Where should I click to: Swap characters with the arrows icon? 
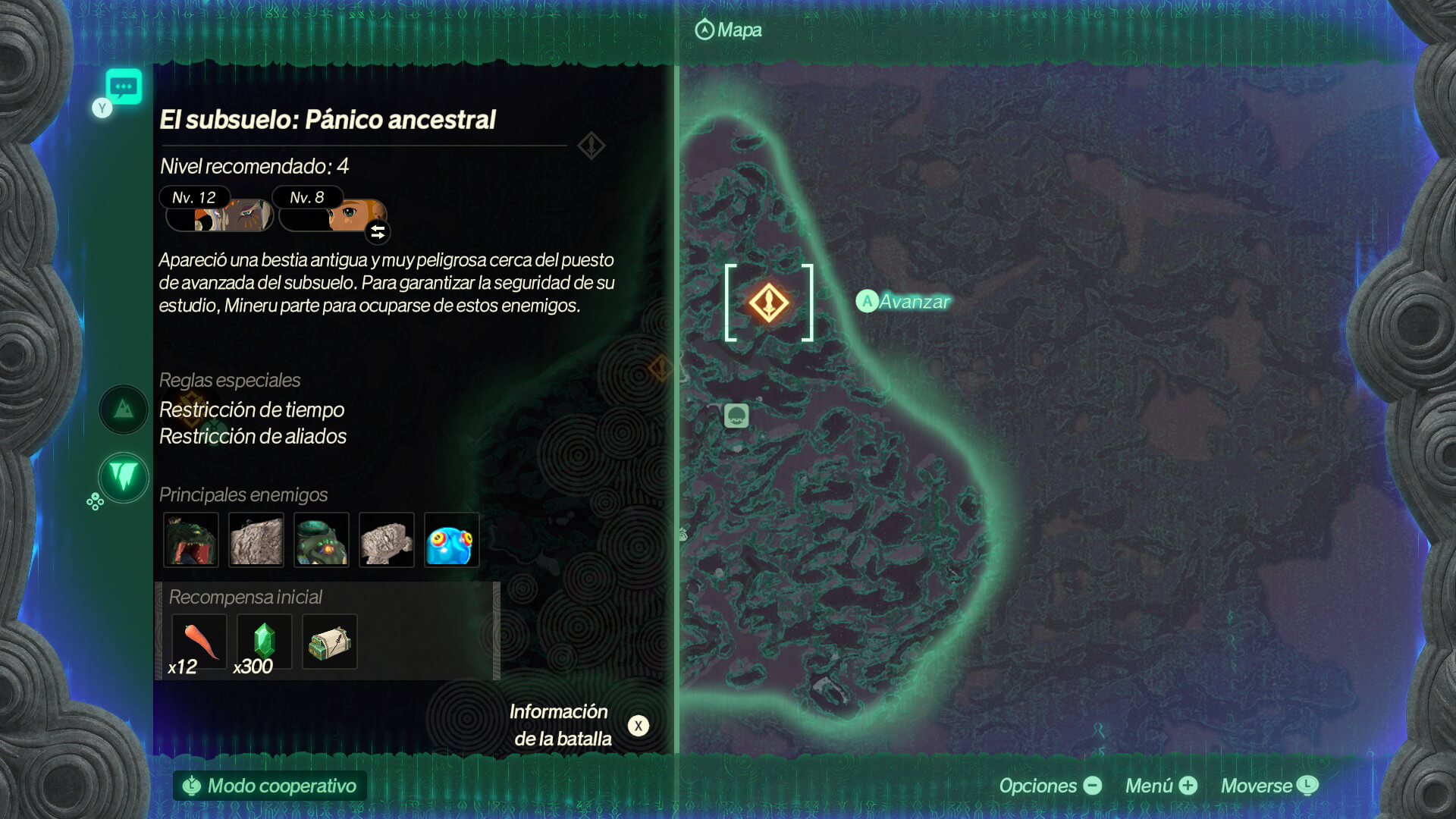(378, 232)
